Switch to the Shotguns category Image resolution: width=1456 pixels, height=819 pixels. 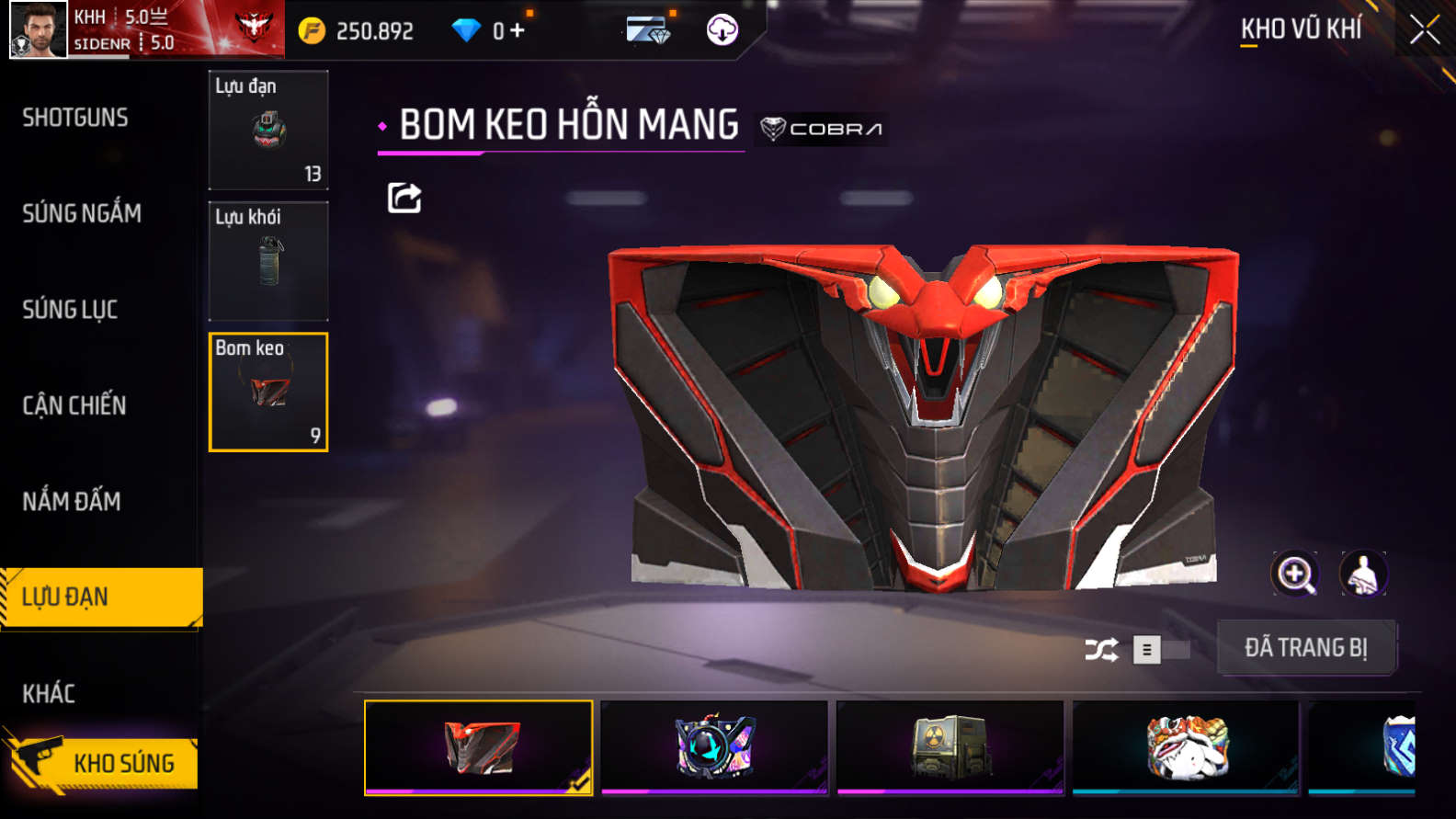75,118
